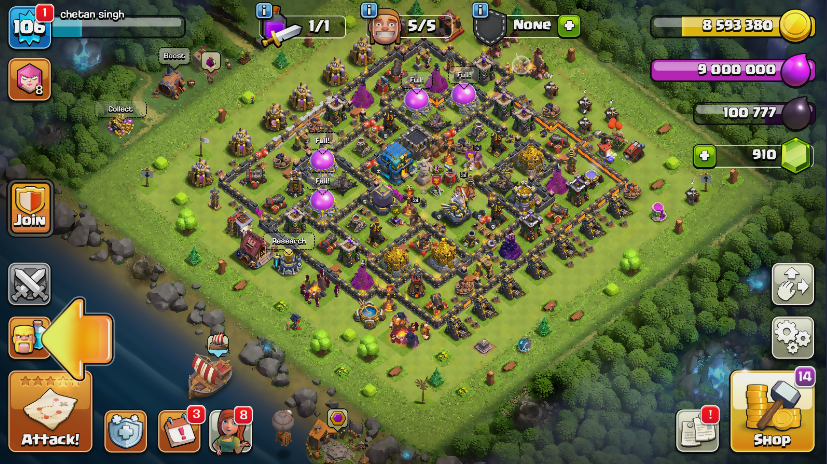The image size is (827, 464).
Task: Open the news notes with alert
Action: point(697,429)
